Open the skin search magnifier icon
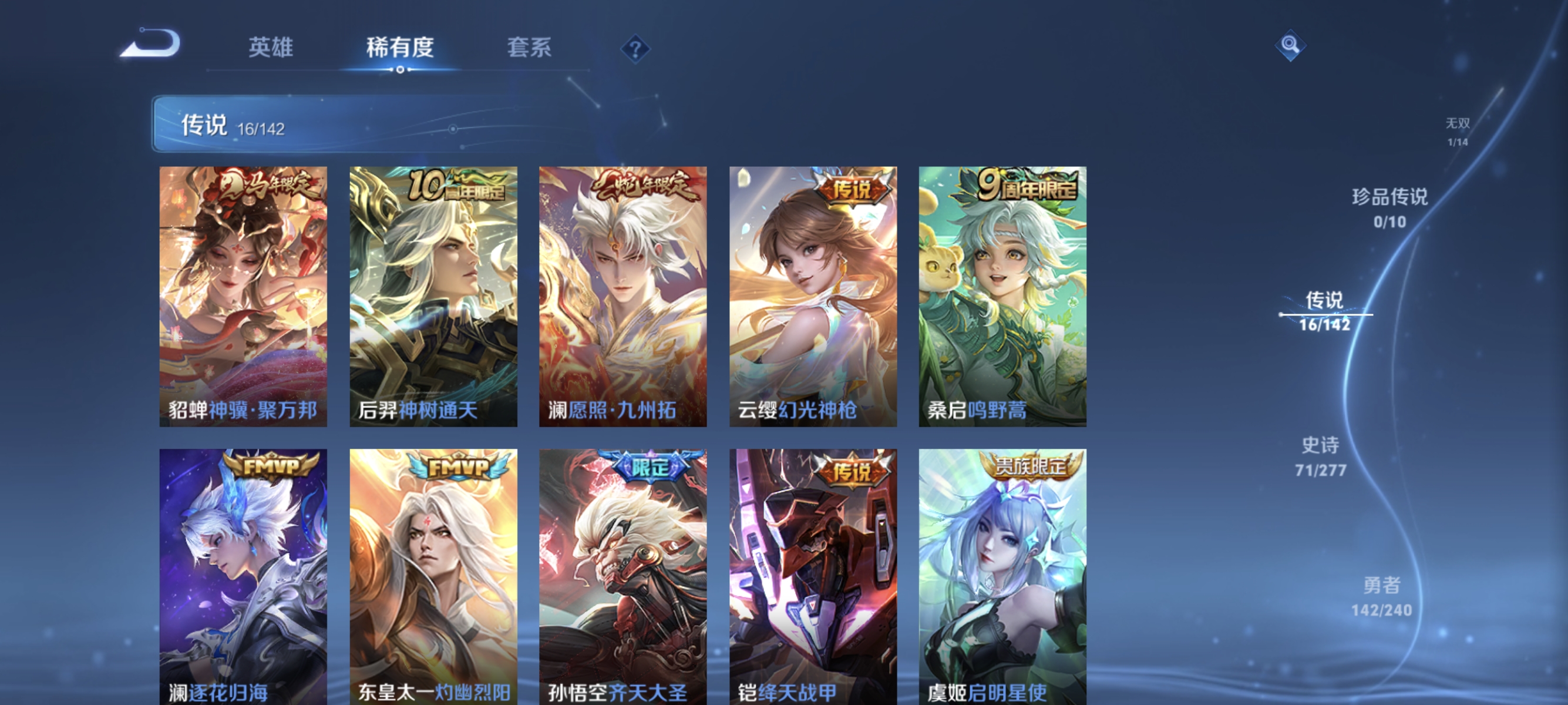 click(1291, 45)
